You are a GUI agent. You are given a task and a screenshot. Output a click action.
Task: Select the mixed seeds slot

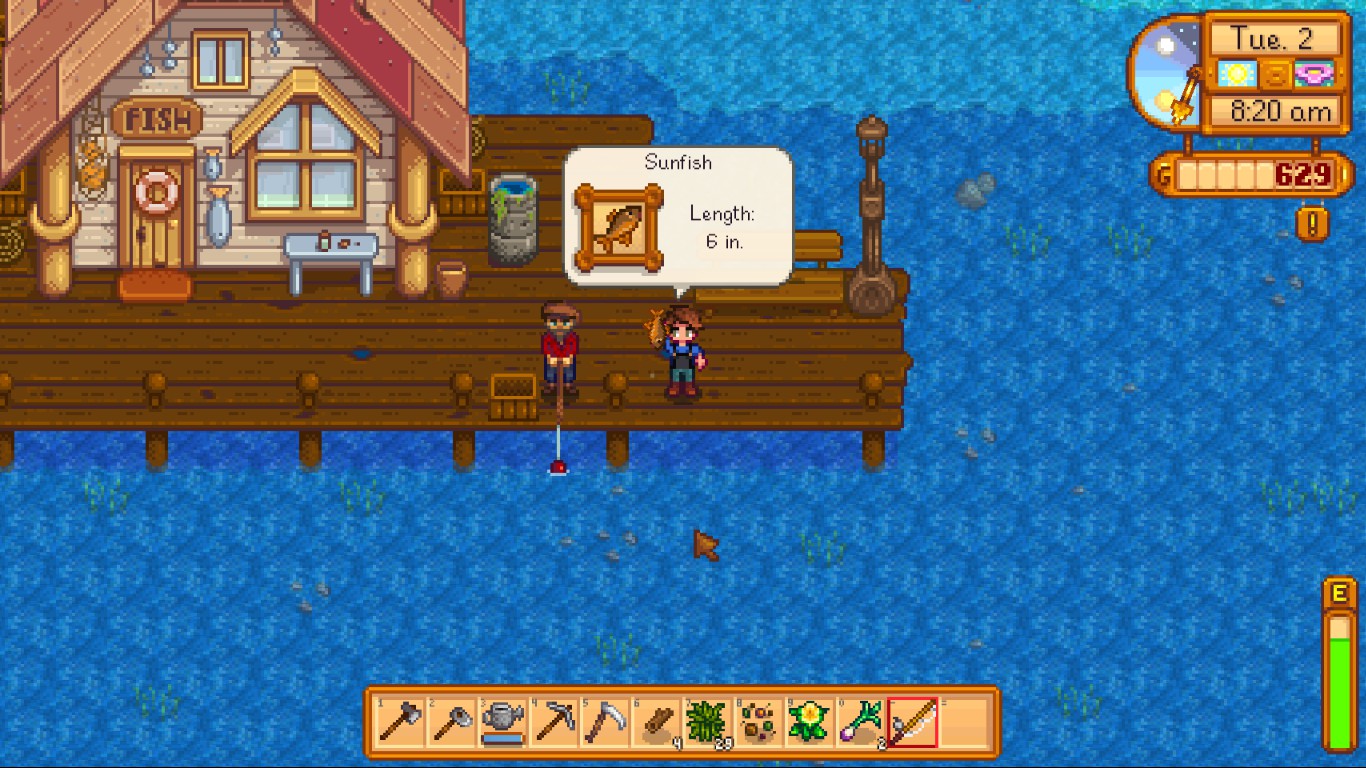(759, 722)
